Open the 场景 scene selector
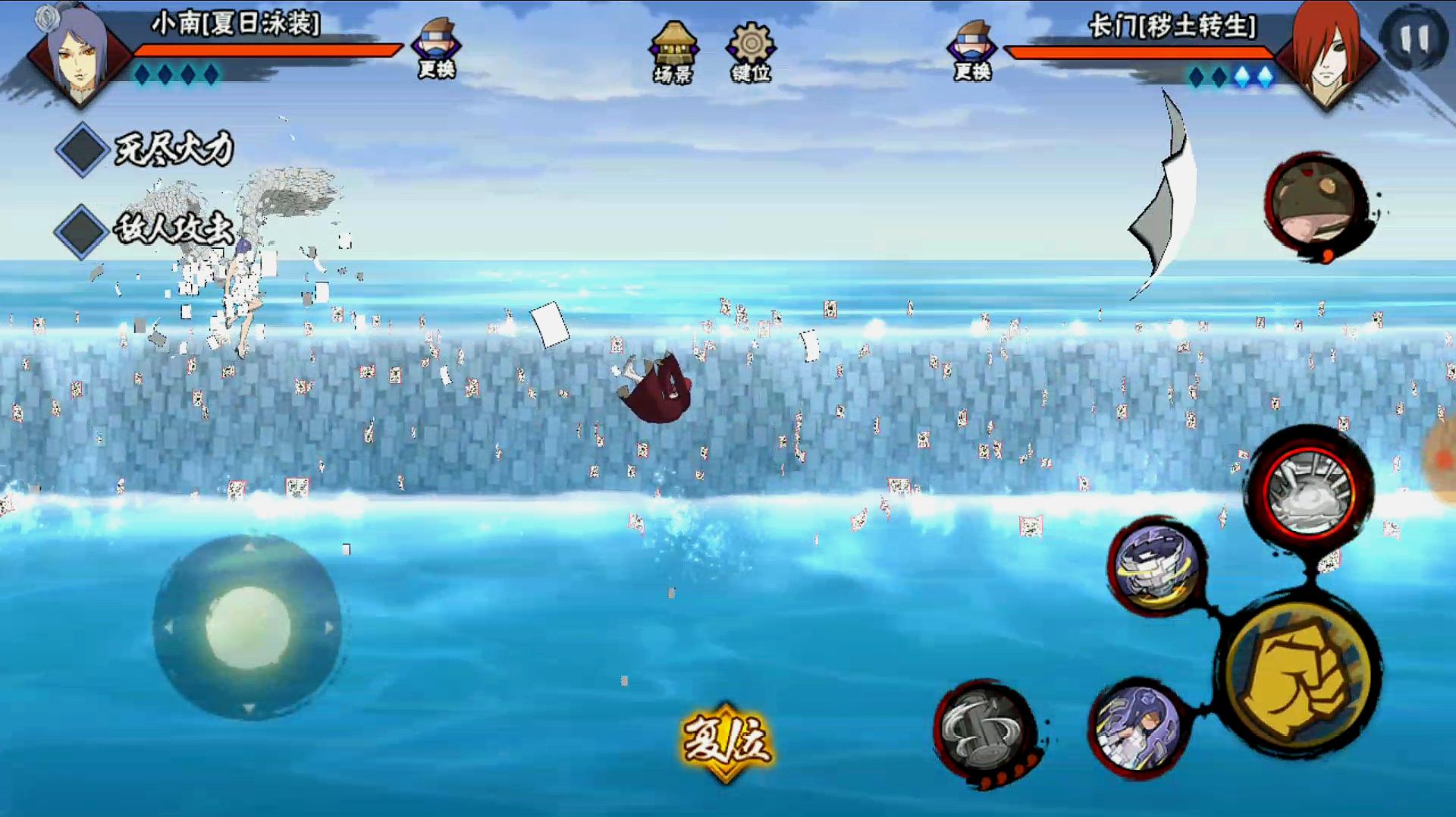Screen dimensions: 1456x817 [673, 52]
